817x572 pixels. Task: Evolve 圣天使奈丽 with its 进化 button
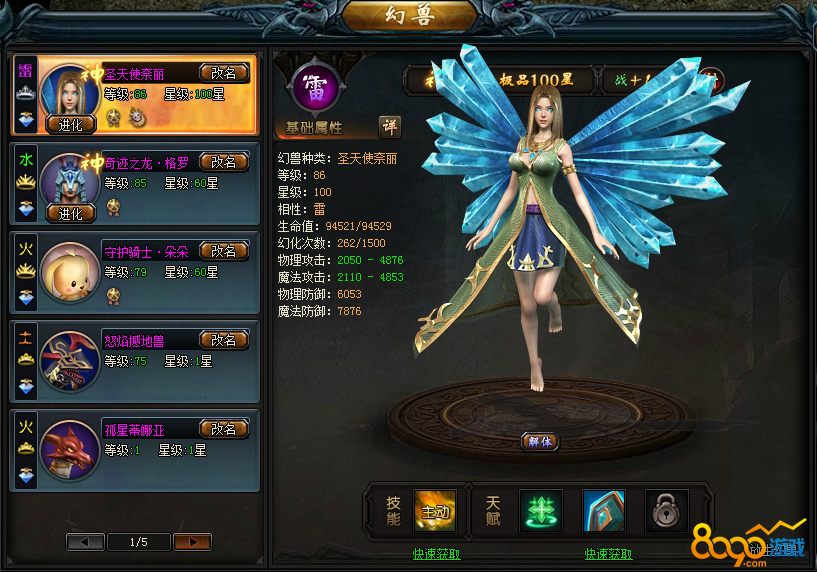[70, 125]
